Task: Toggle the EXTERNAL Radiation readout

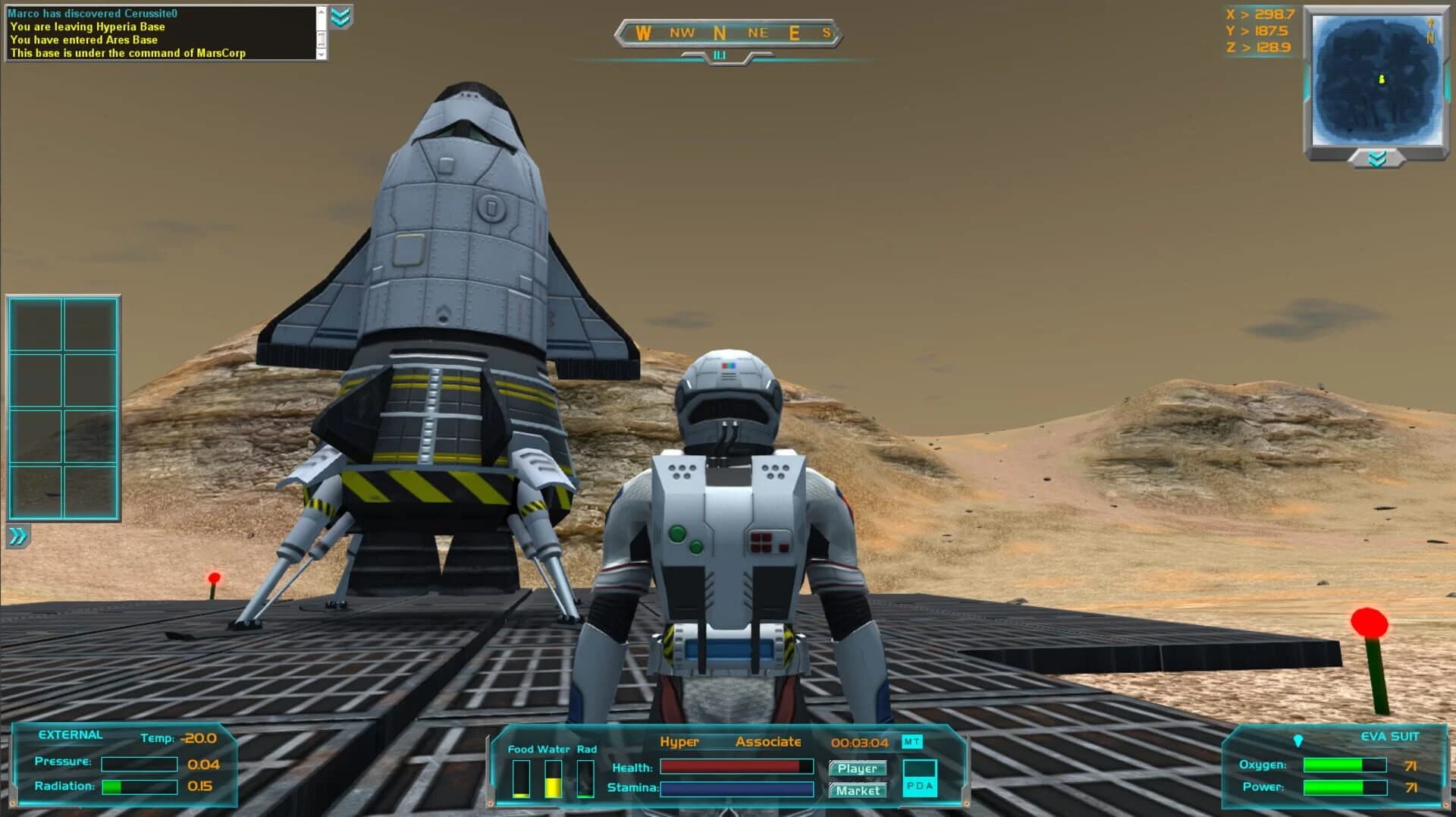Action: 139,786
